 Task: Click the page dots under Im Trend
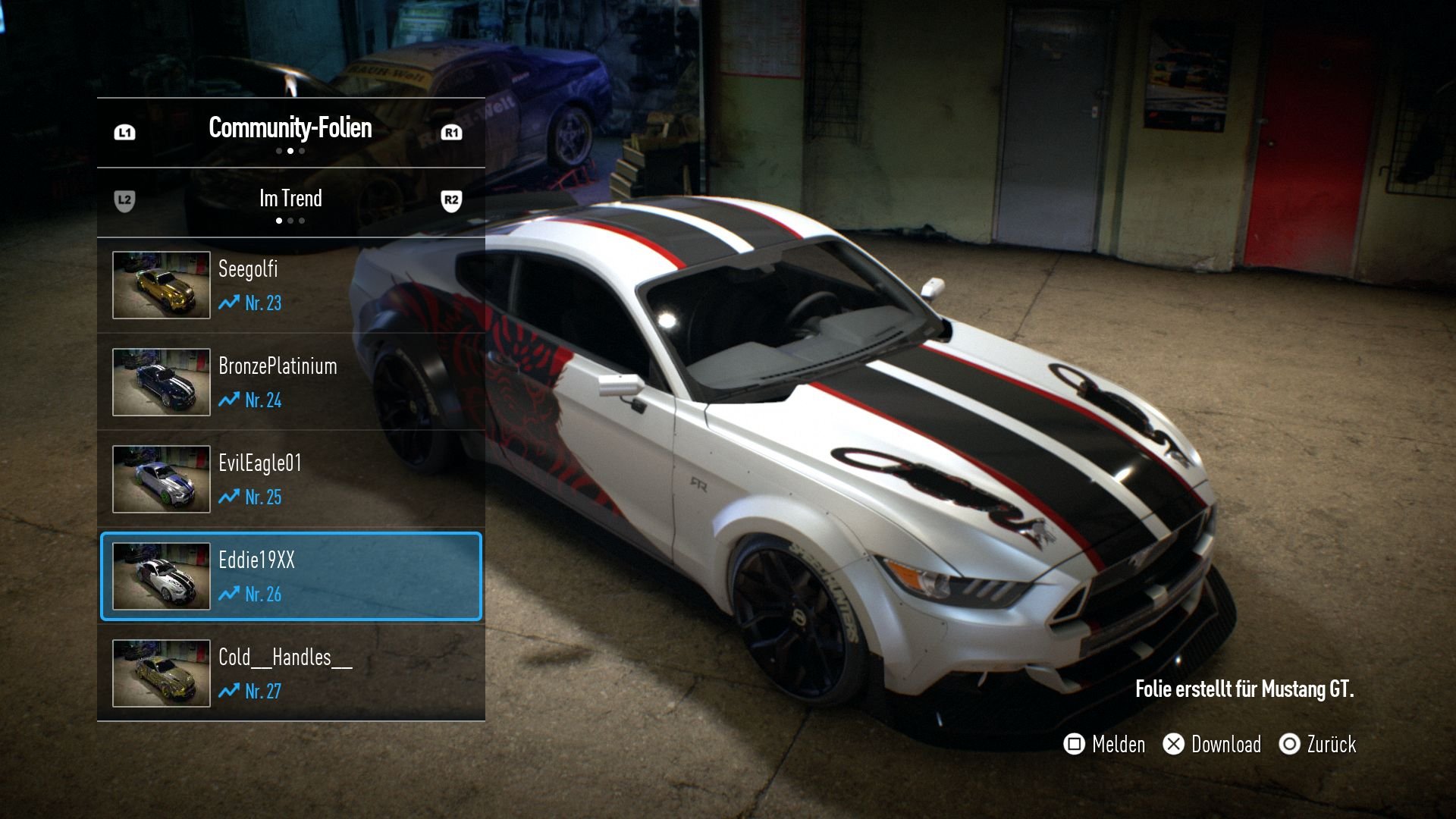click(x=290, y=221)
